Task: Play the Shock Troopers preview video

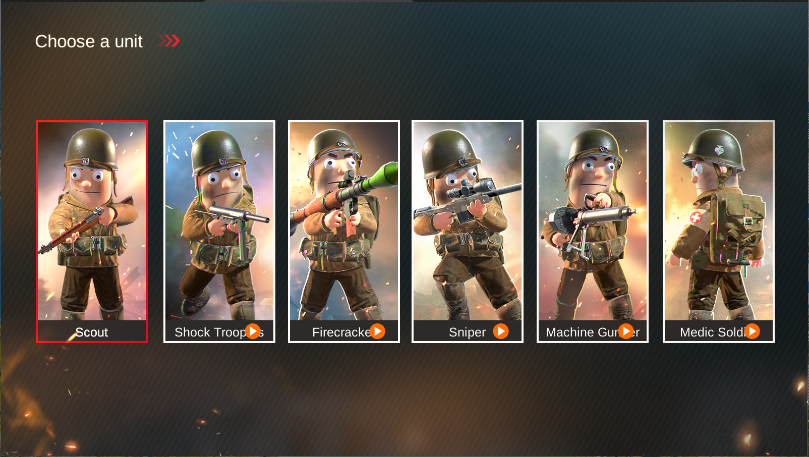Action: coord(253,331)
